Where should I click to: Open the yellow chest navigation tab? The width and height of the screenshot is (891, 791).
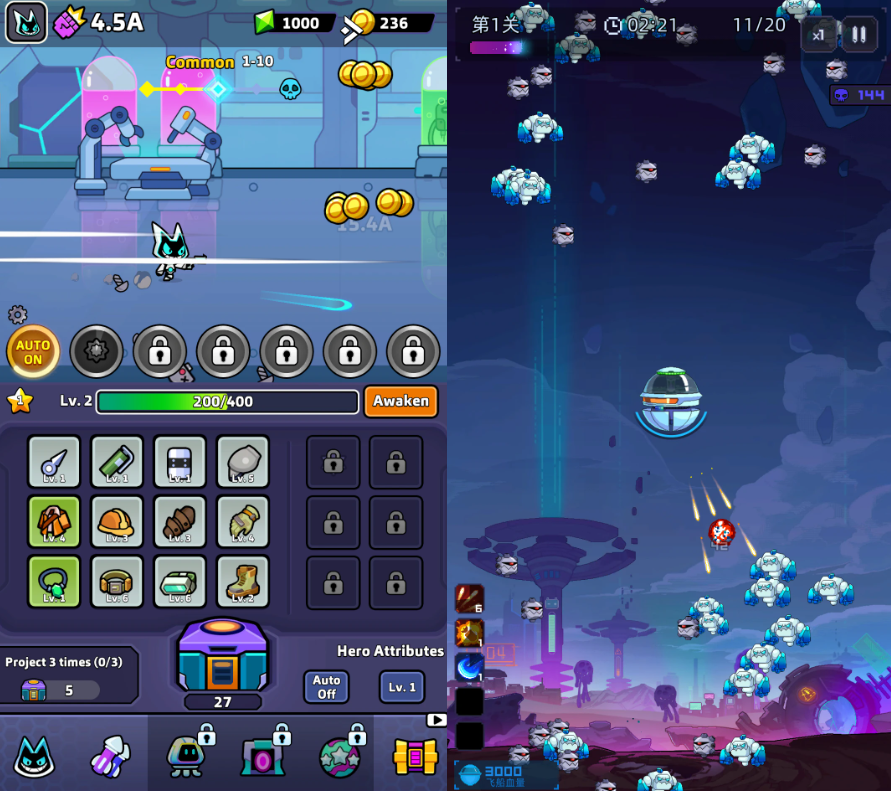point(415,756)
